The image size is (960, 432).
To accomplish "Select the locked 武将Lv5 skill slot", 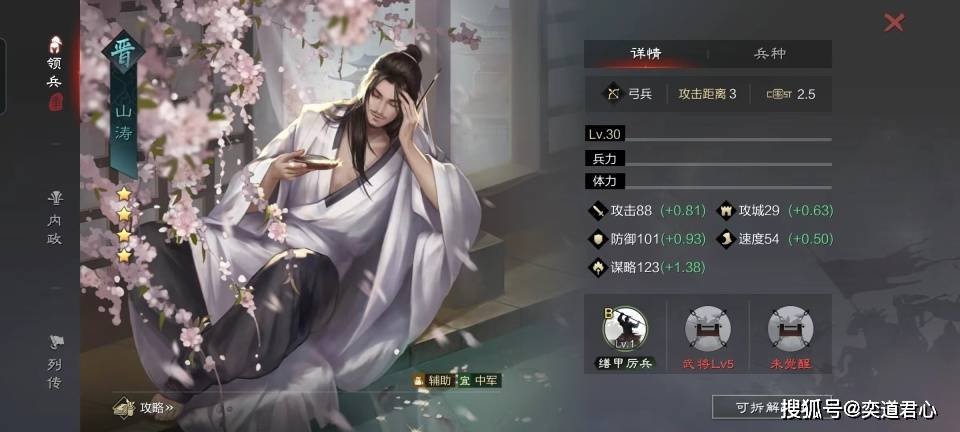I will [x=707, y=333].
